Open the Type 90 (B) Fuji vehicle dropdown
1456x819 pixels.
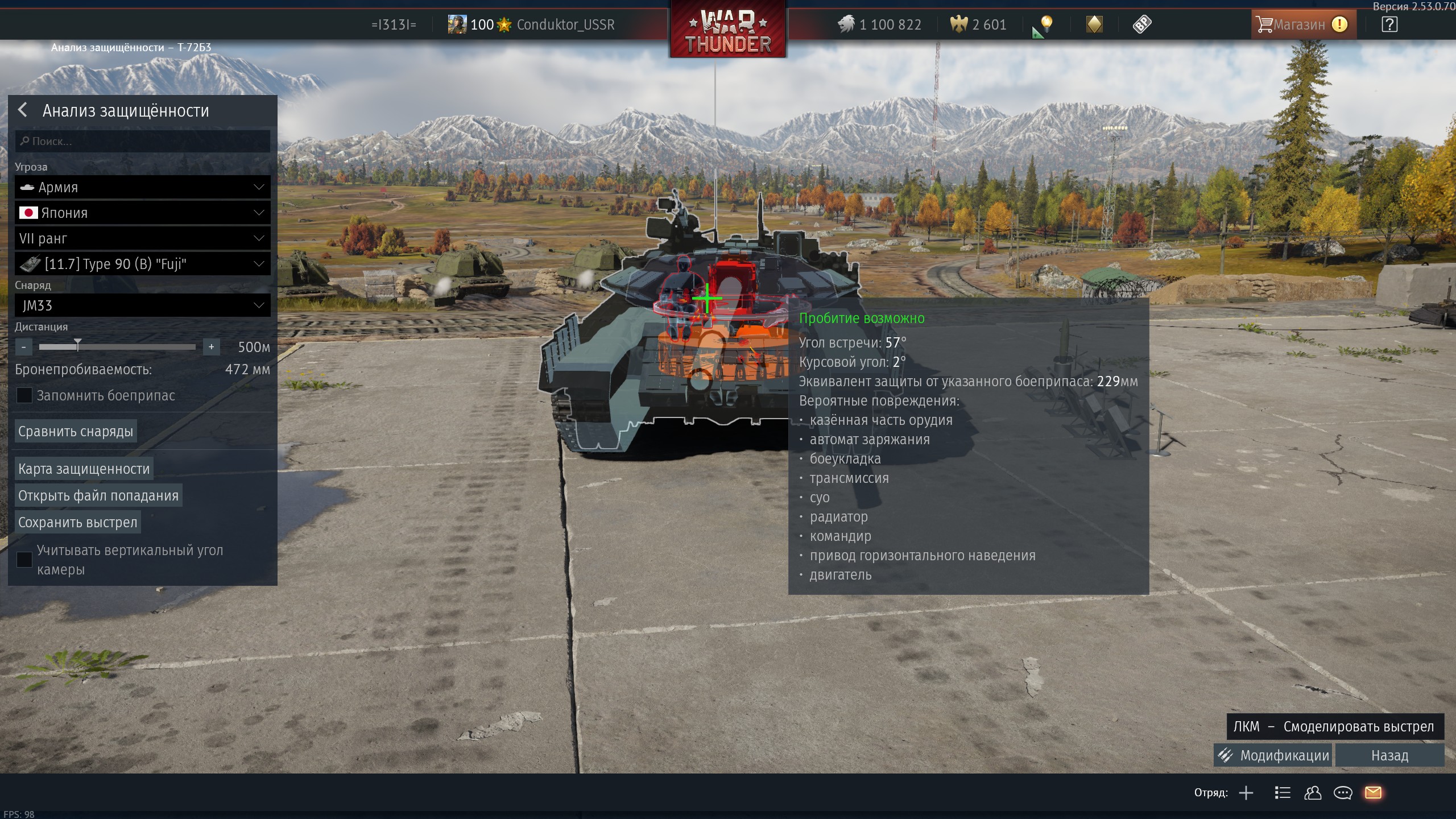coord(142,264)
